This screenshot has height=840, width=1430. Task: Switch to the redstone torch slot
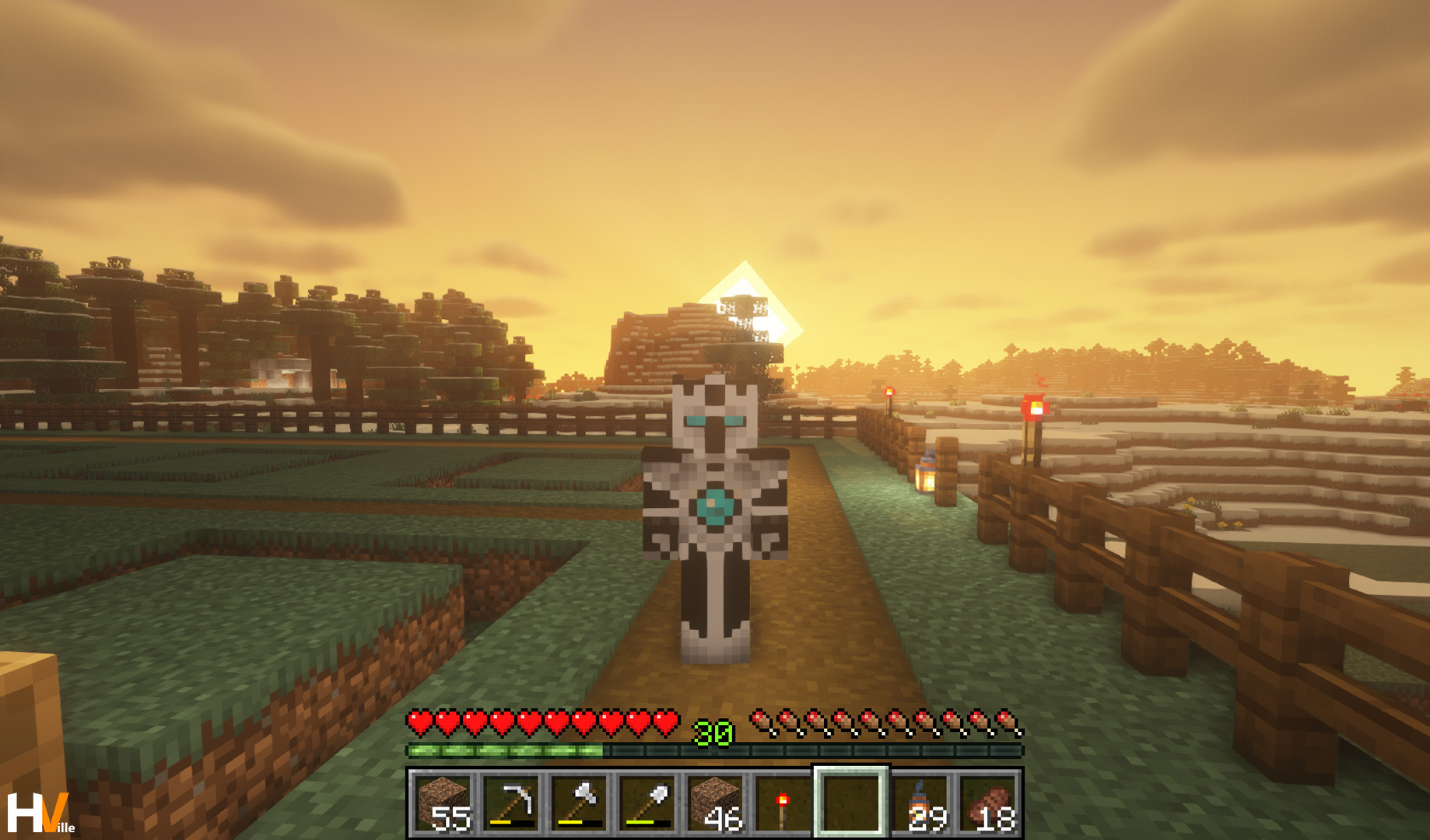[783, 803]
